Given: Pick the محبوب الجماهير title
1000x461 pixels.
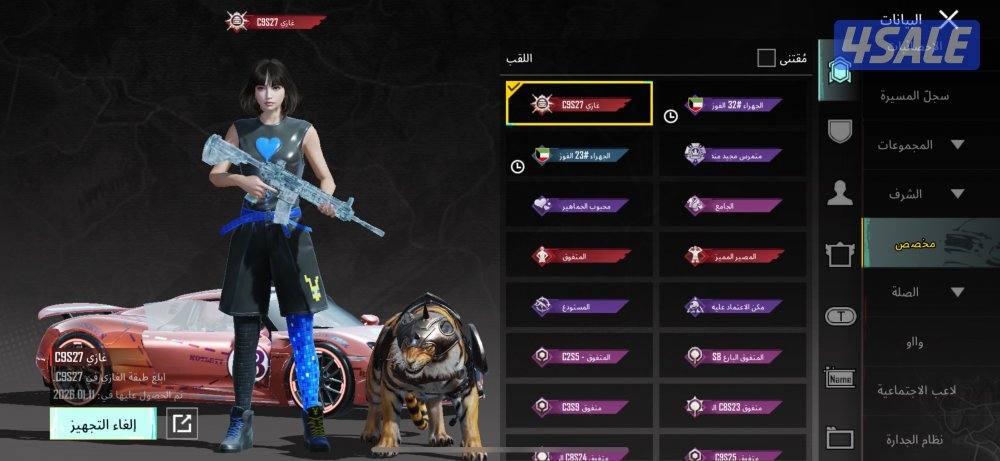Looking at the screenshot, I should point(580,205).
